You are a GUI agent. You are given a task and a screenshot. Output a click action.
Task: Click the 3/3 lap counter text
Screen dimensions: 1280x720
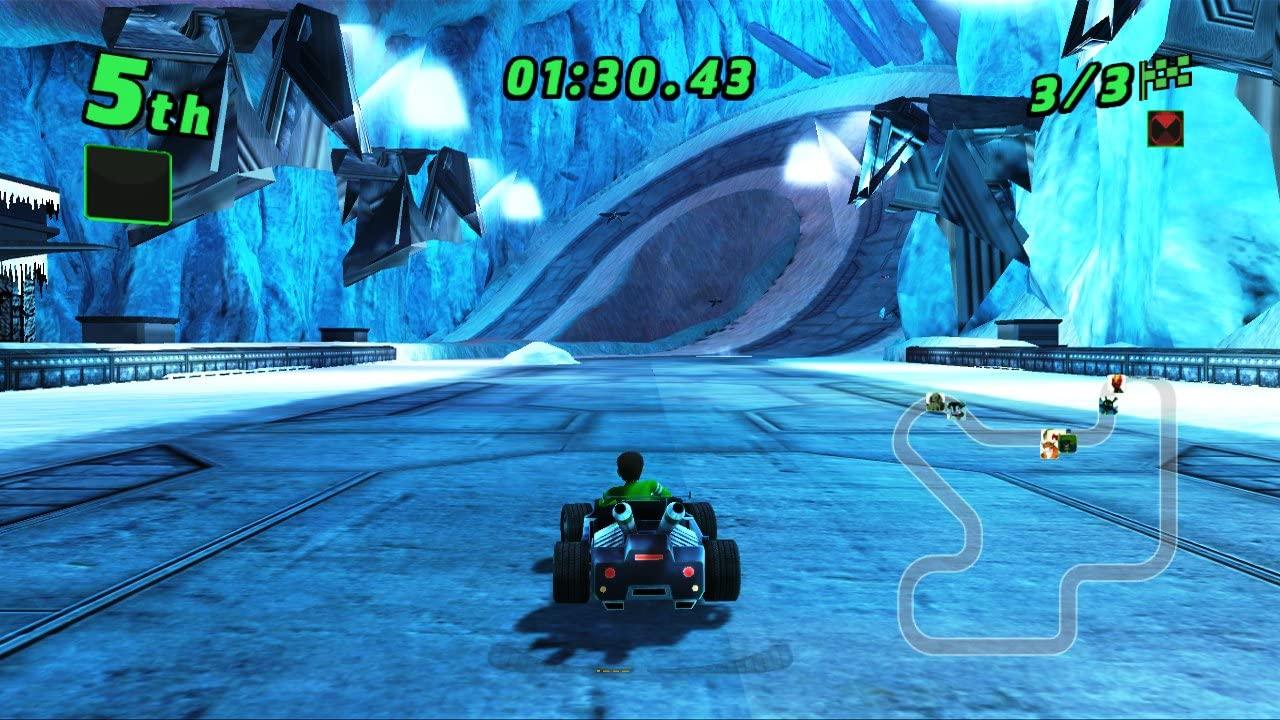click(x=1070, y=88)
